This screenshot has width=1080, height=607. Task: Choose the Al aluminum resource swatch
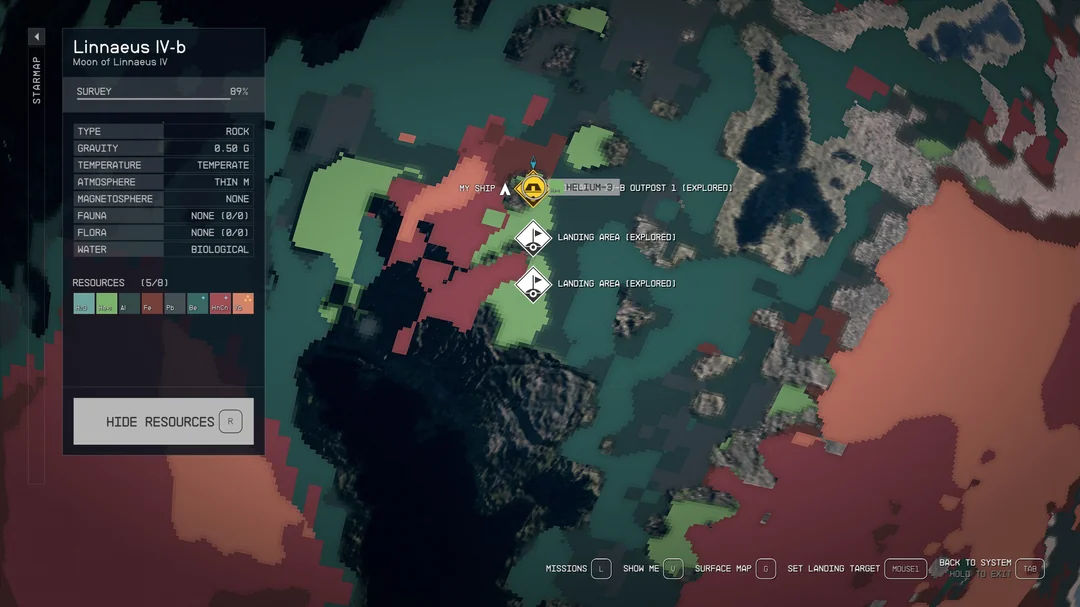coord(129,303)
